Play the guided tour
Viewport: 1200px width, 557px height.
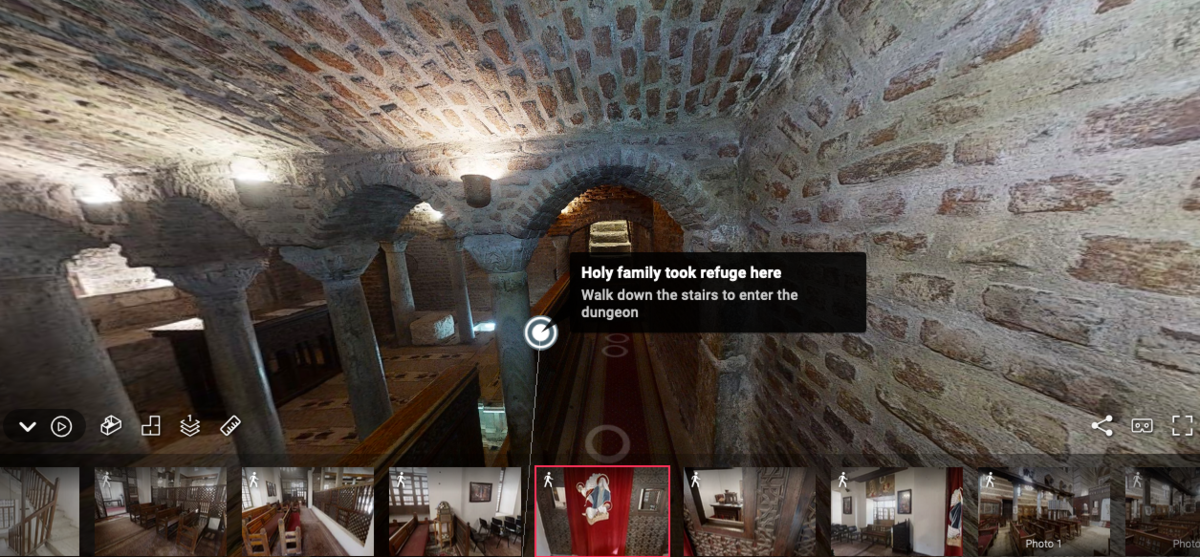point(62,427)
